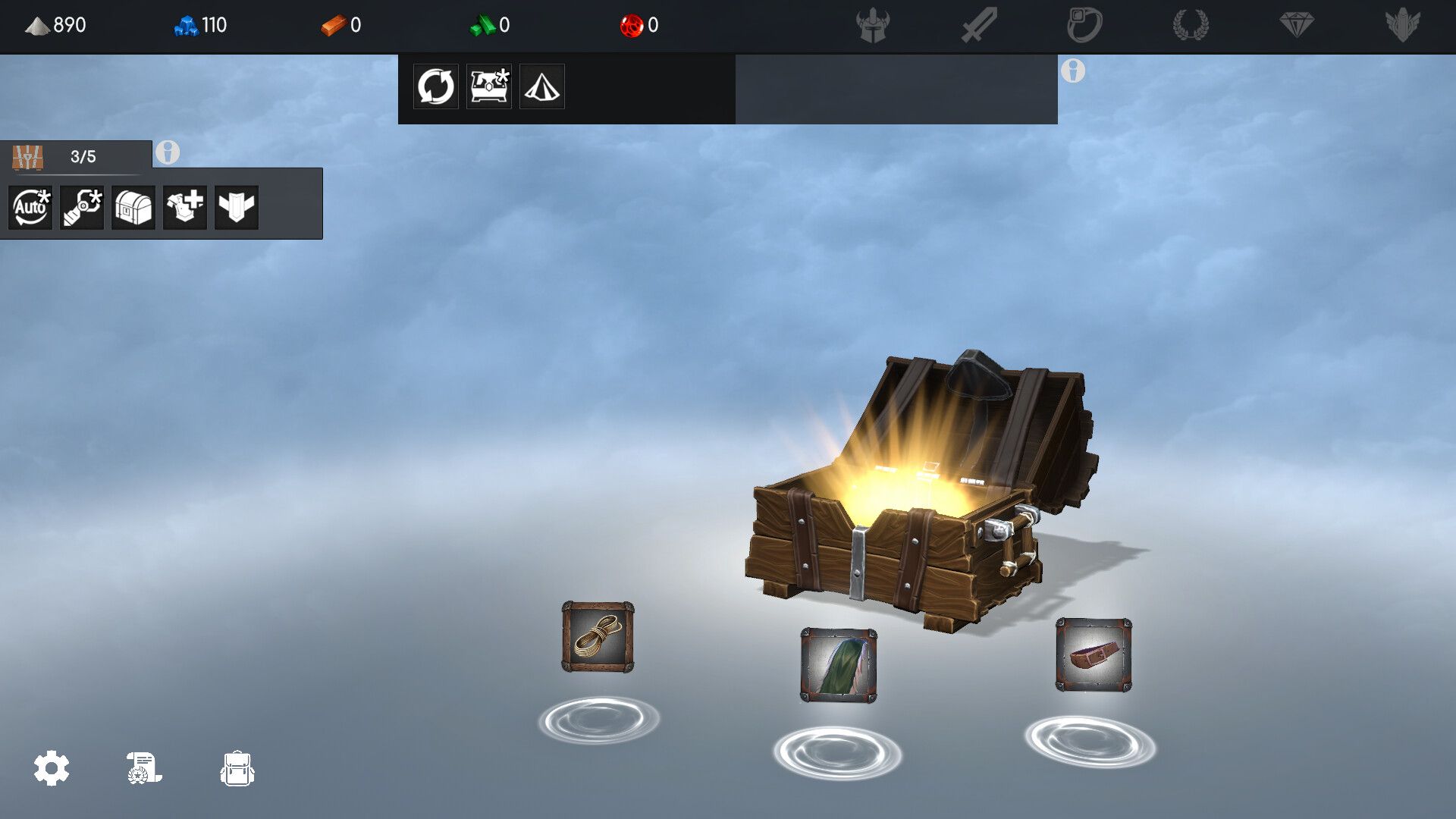The image size is (1456, 819).
Task: Switch to the sword weapons tab
Action: 979,25
